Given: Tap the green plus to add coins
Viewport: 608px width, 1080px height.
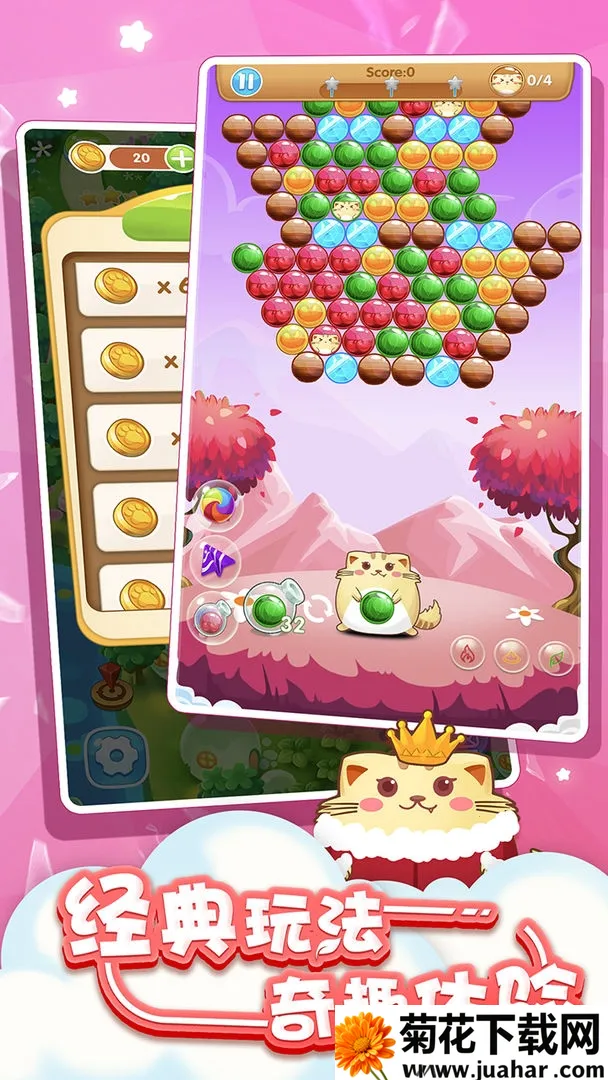Looking at the screenshot, I should click(181, 158).
